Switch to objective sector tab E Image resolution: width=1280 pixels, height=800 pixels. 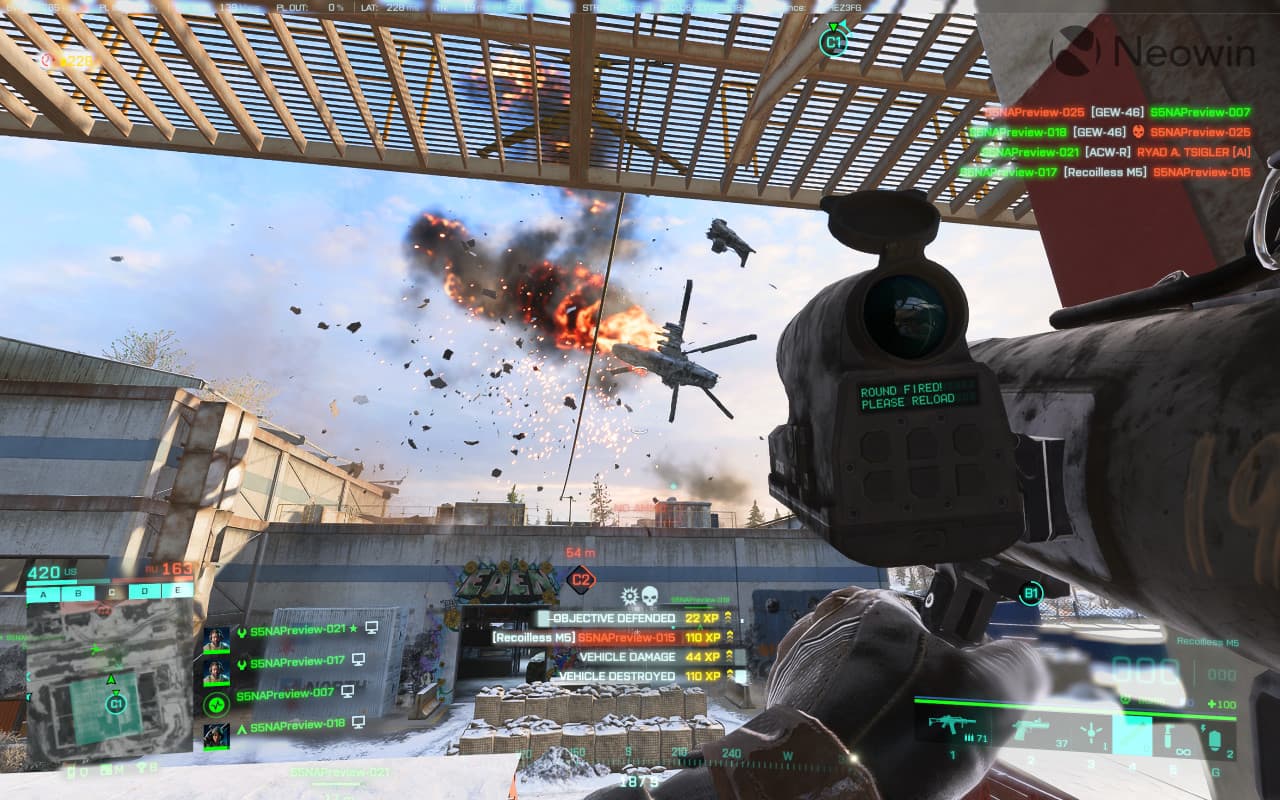point(178,593)
